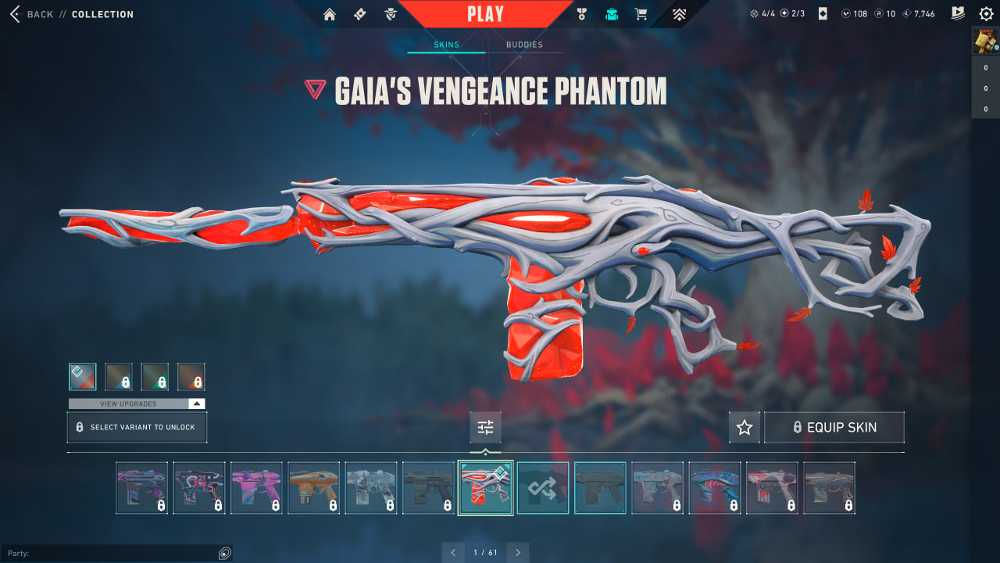Click the red PLAY button
This screenshot has width=1000, height=563.
pos(485,14)
